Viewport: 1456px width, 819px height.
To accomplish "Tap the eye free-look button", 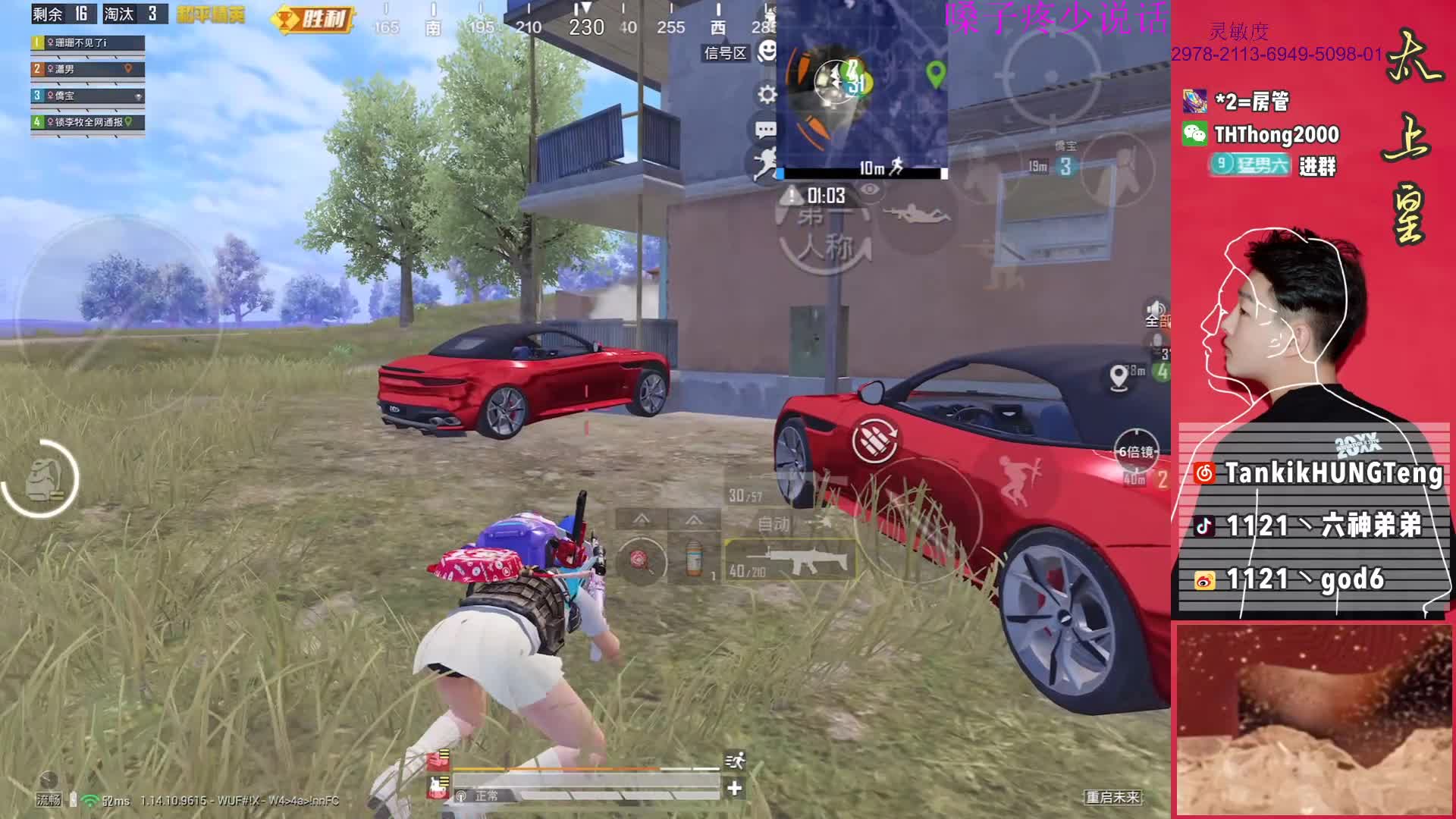I will (871, 190).
